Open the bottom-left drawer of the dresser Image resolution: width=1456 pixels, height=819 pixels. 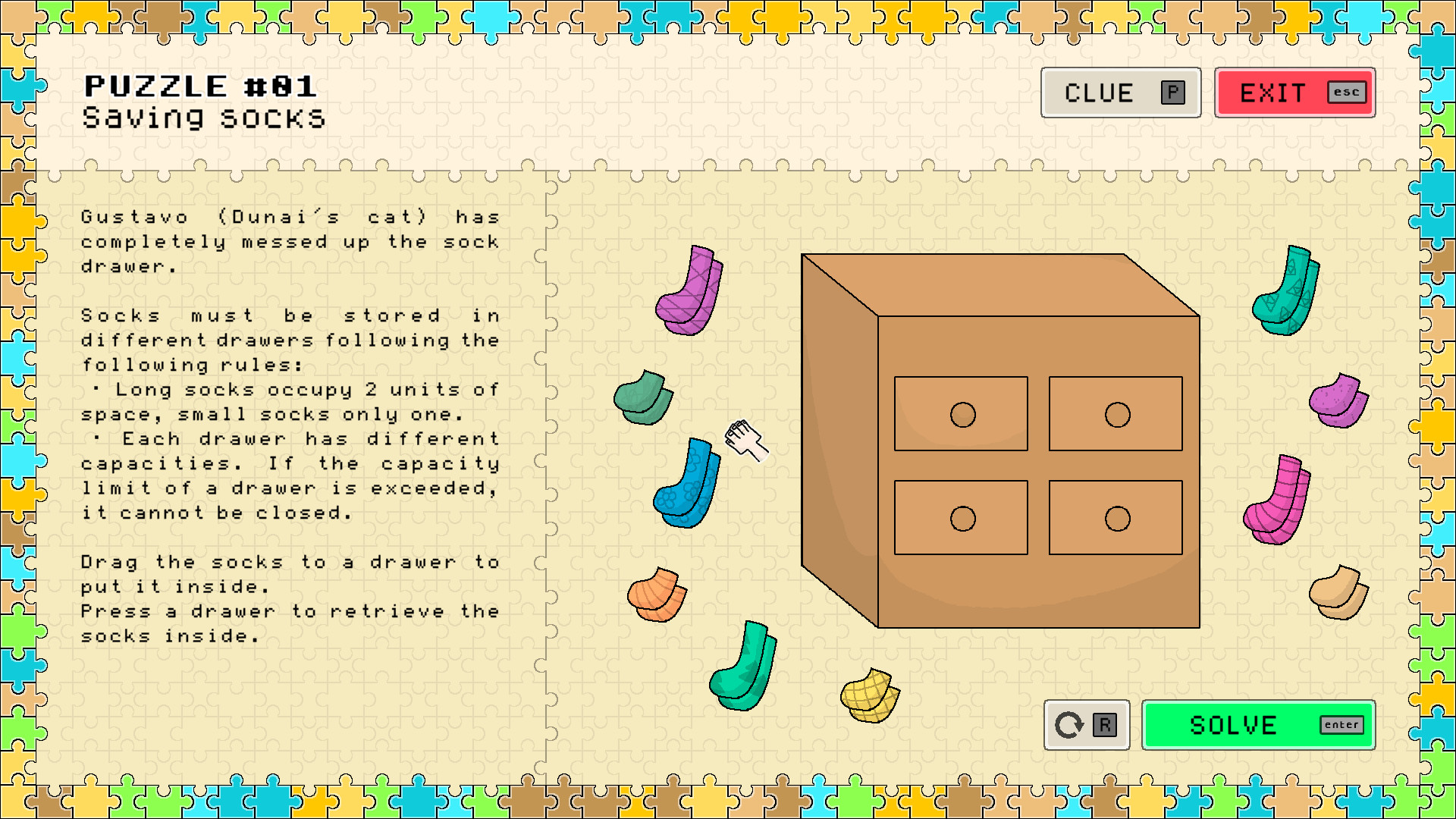(x=960, y=517)
